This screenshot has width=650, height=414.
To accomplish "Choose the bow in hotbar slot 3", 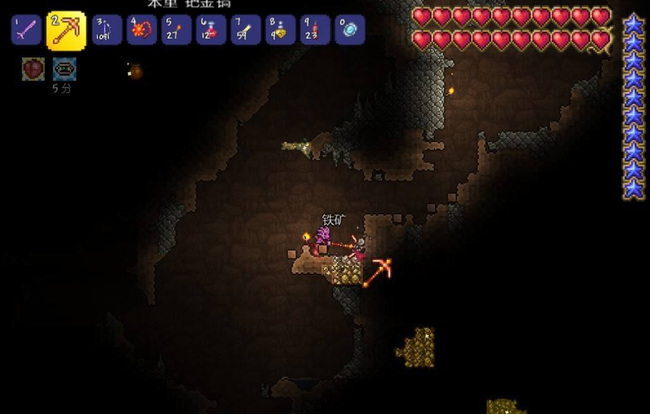I will coord(107,30).
